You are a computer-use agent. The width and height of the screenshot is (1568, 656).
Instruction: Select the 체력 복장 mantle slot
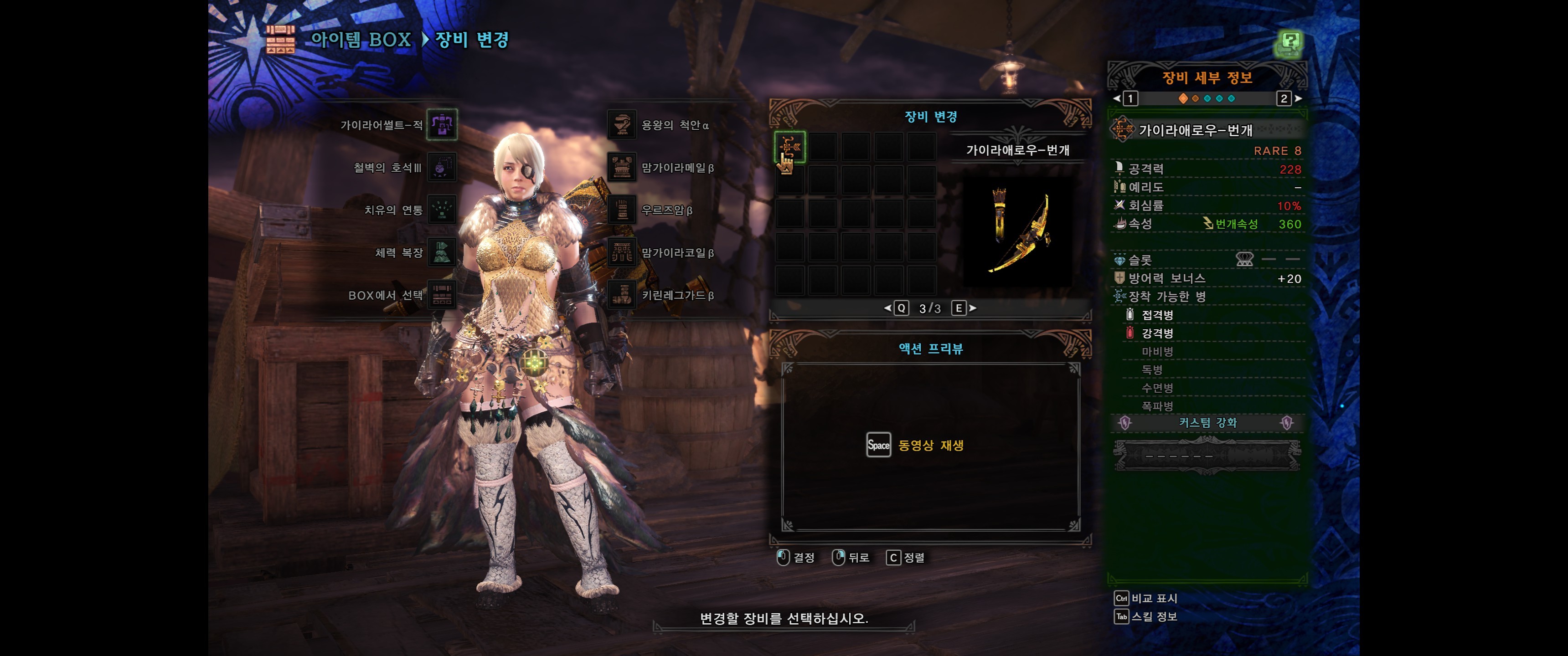point(442,252)
